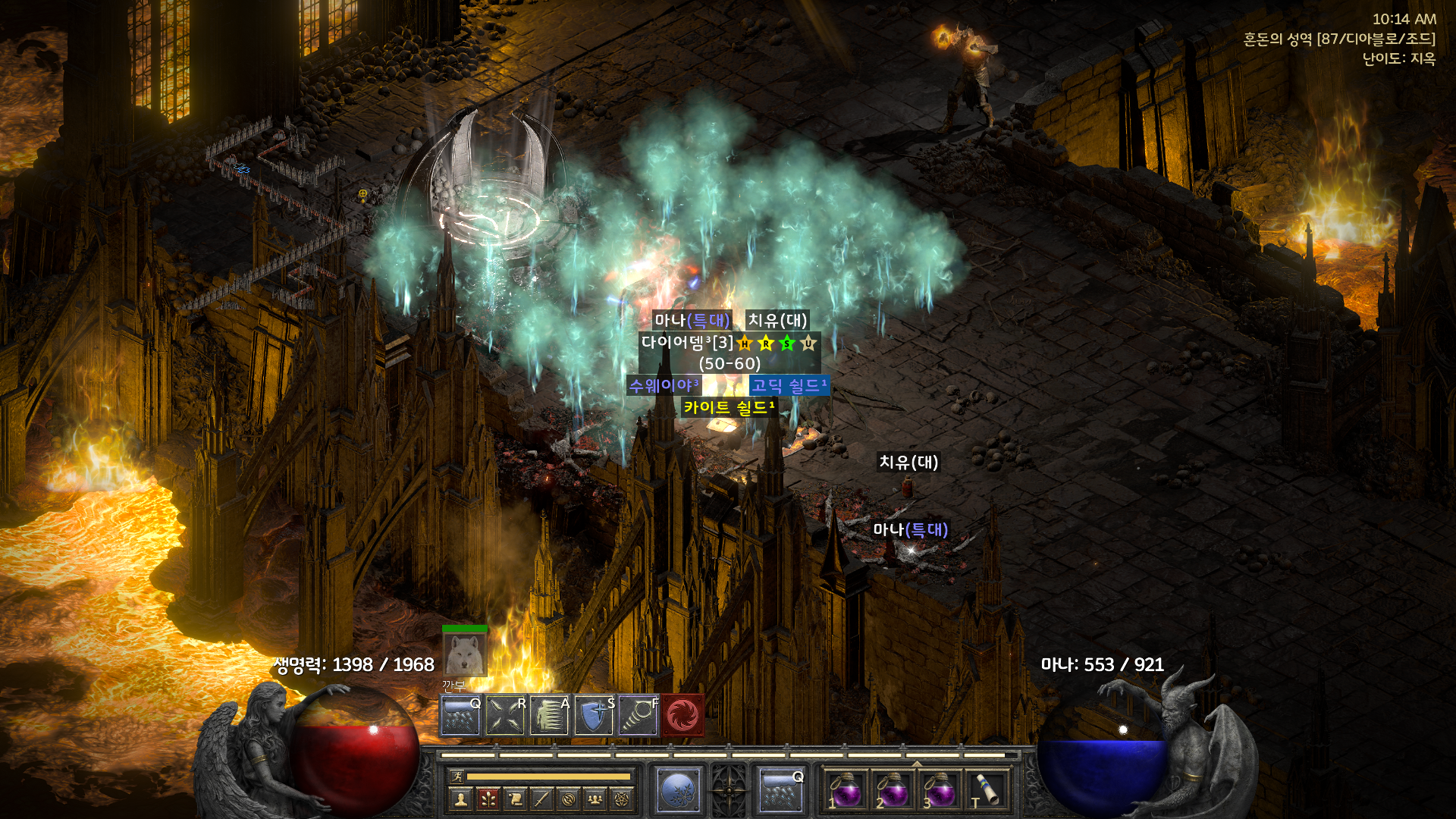Open the party screen icon
1456x819 pixels.
tap(595, 799)
